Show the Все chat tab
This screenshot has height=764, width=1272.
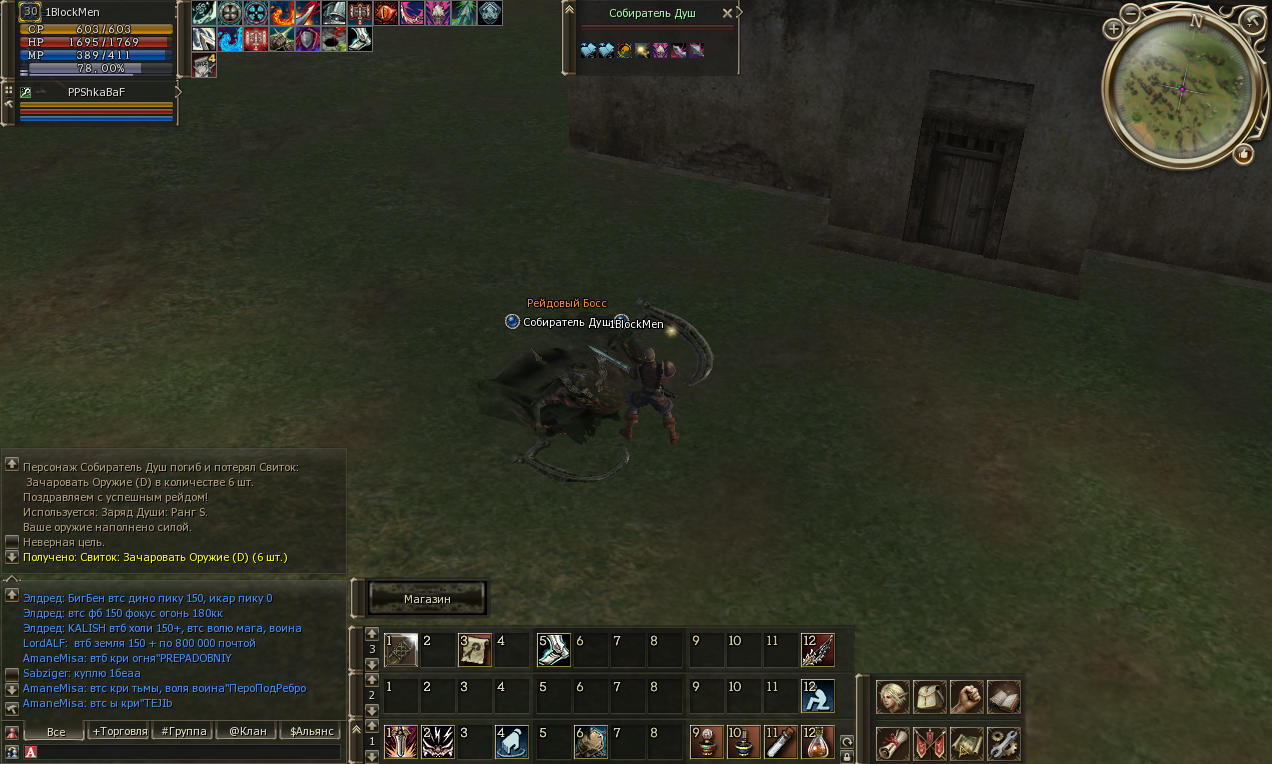pos(56,732)
